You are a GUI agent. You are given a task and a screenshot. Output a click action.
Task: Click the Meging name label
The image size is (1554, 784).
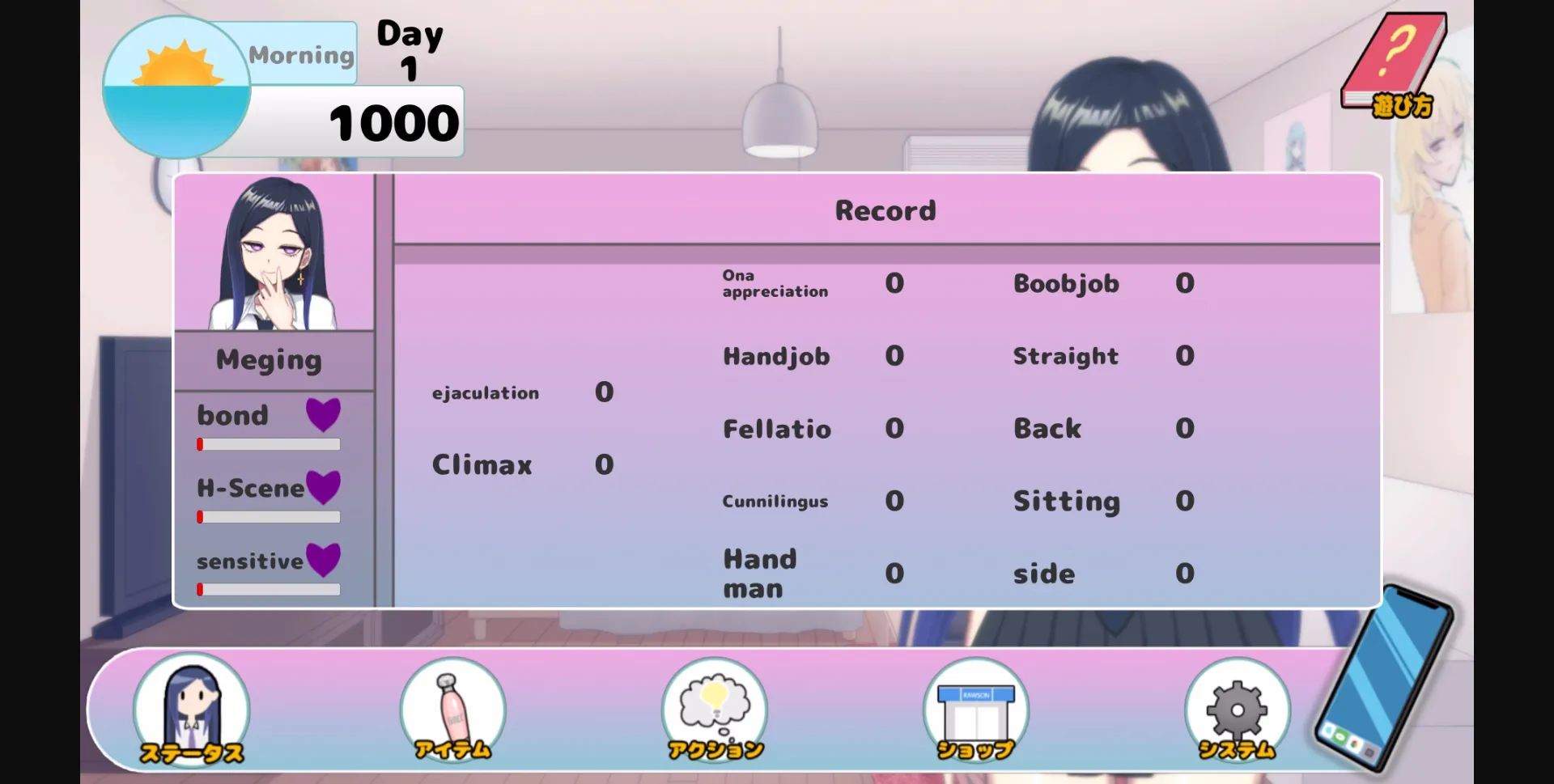point(270,359)
